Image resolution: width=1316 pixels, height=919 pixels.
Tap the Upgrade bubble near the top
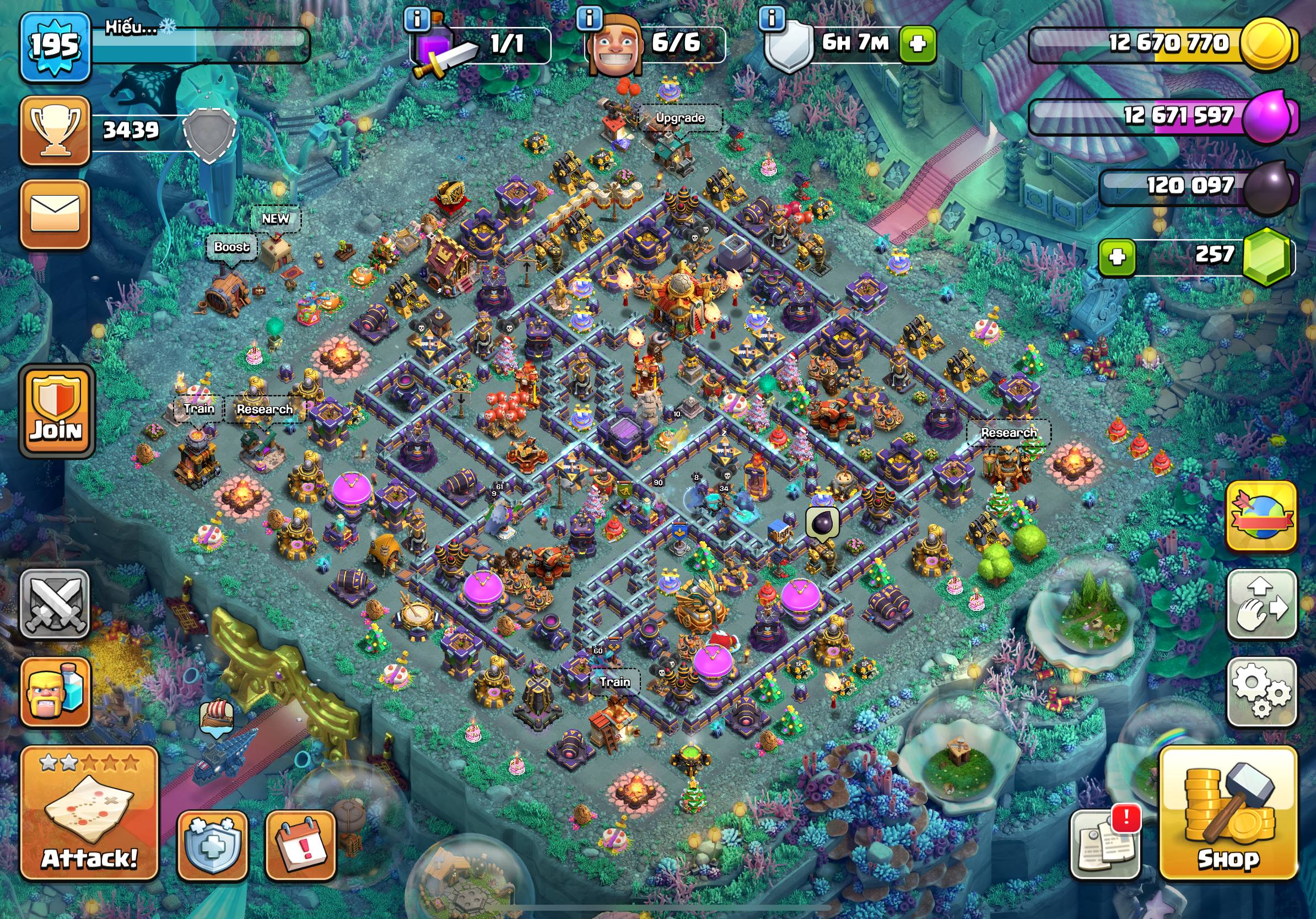pyautogui.click(x=680, y=118)
